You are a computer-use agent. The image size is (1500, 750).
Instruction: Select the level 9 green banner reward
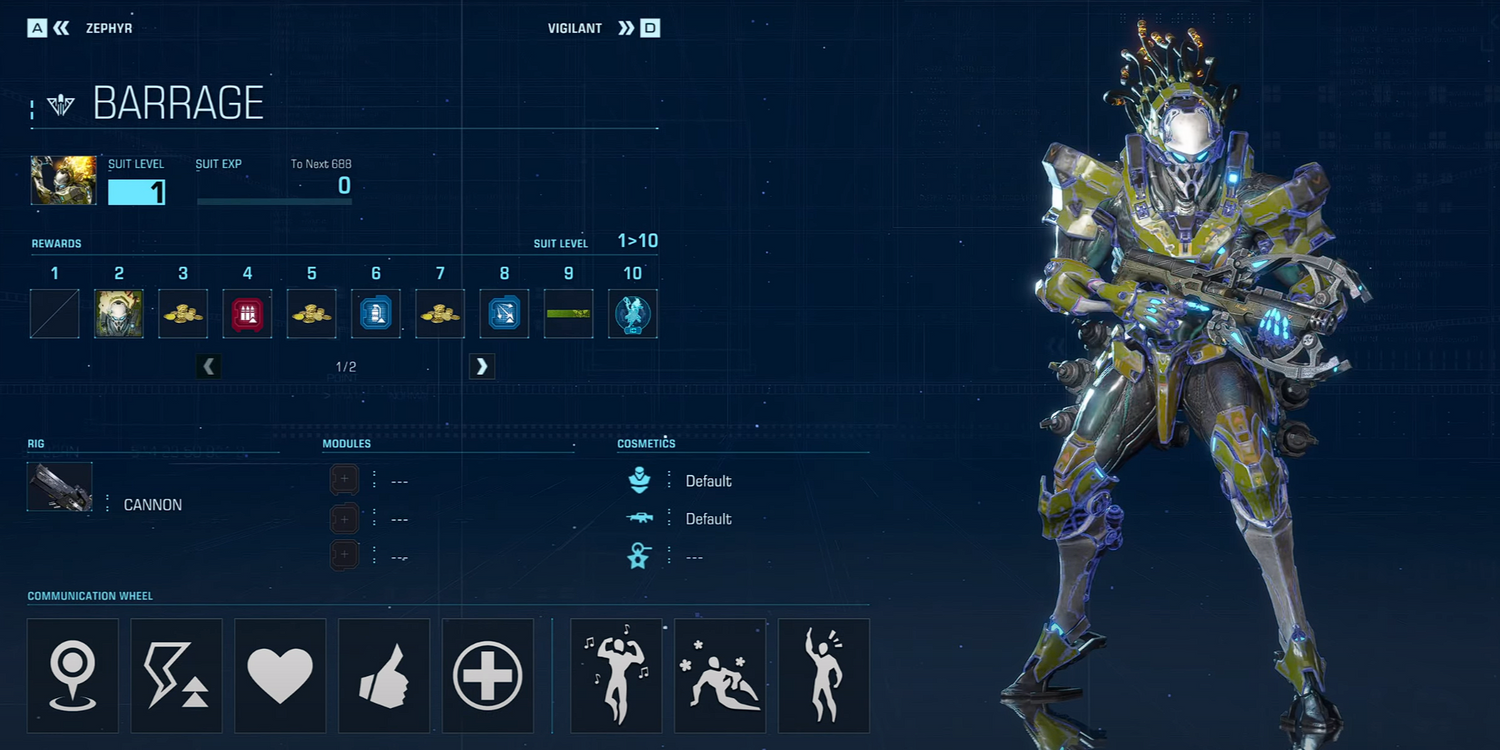[x=568, y=314]
